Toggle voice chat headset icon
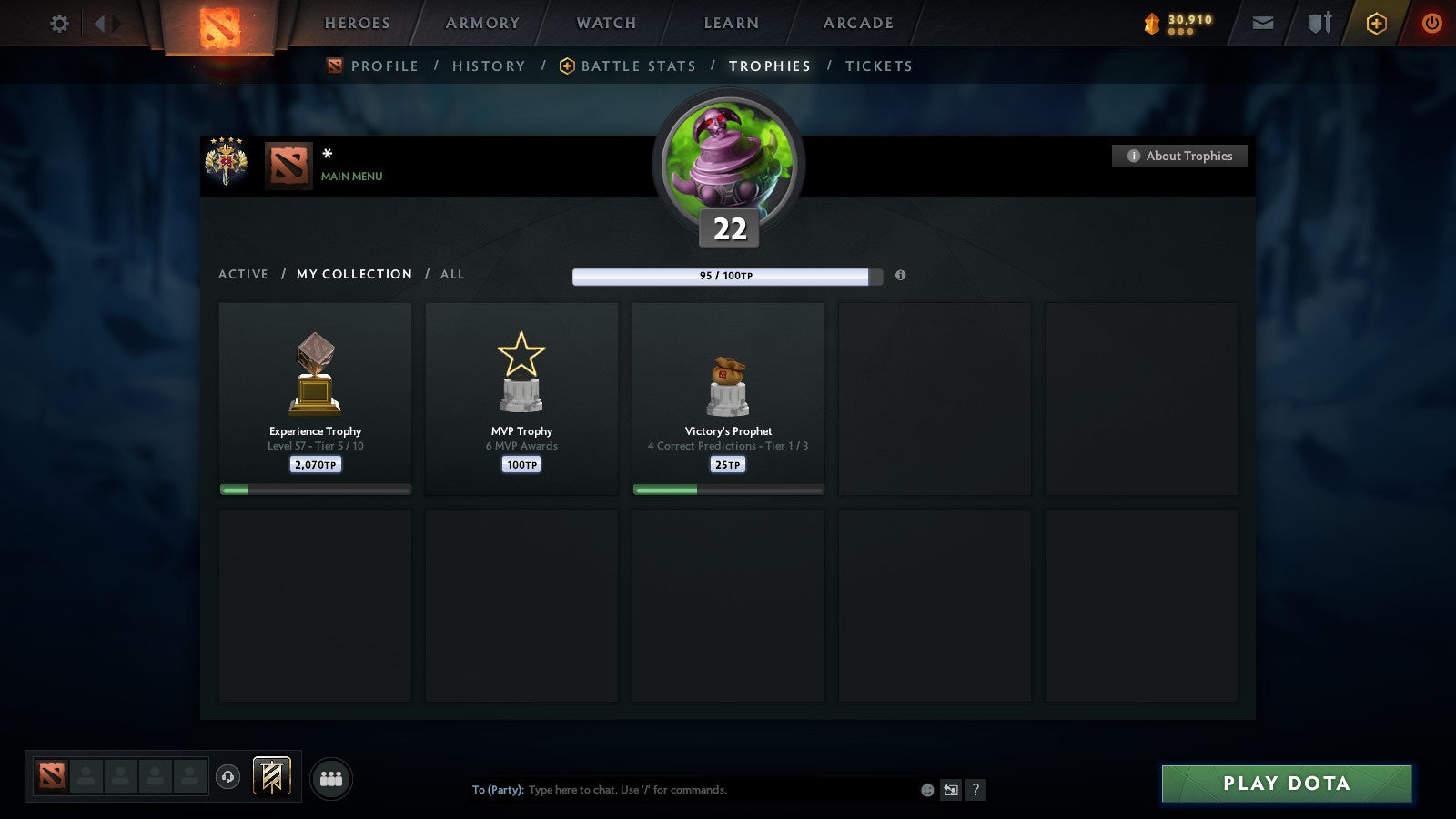Screen dimensions: 1456x819 (226, 776)
